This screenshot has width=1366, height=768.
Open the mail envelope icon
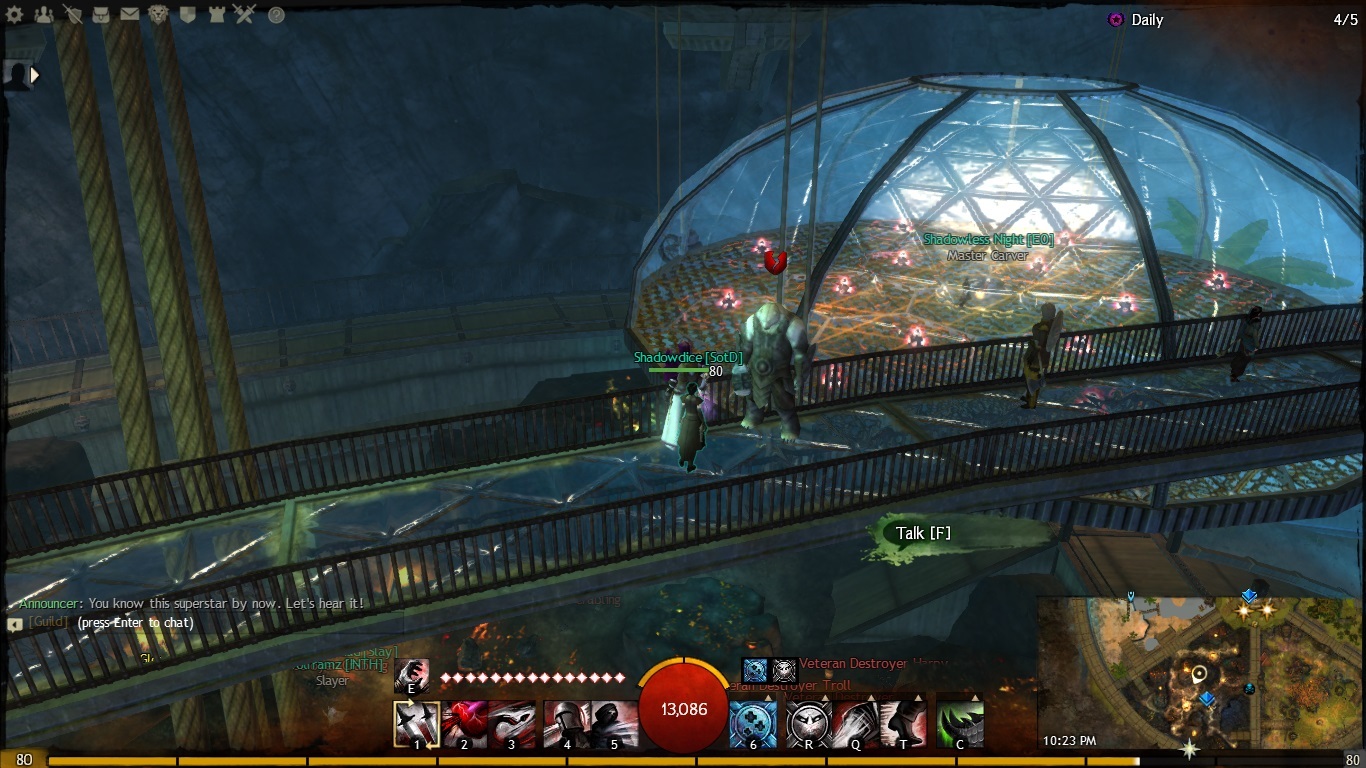tap(130, 15)
